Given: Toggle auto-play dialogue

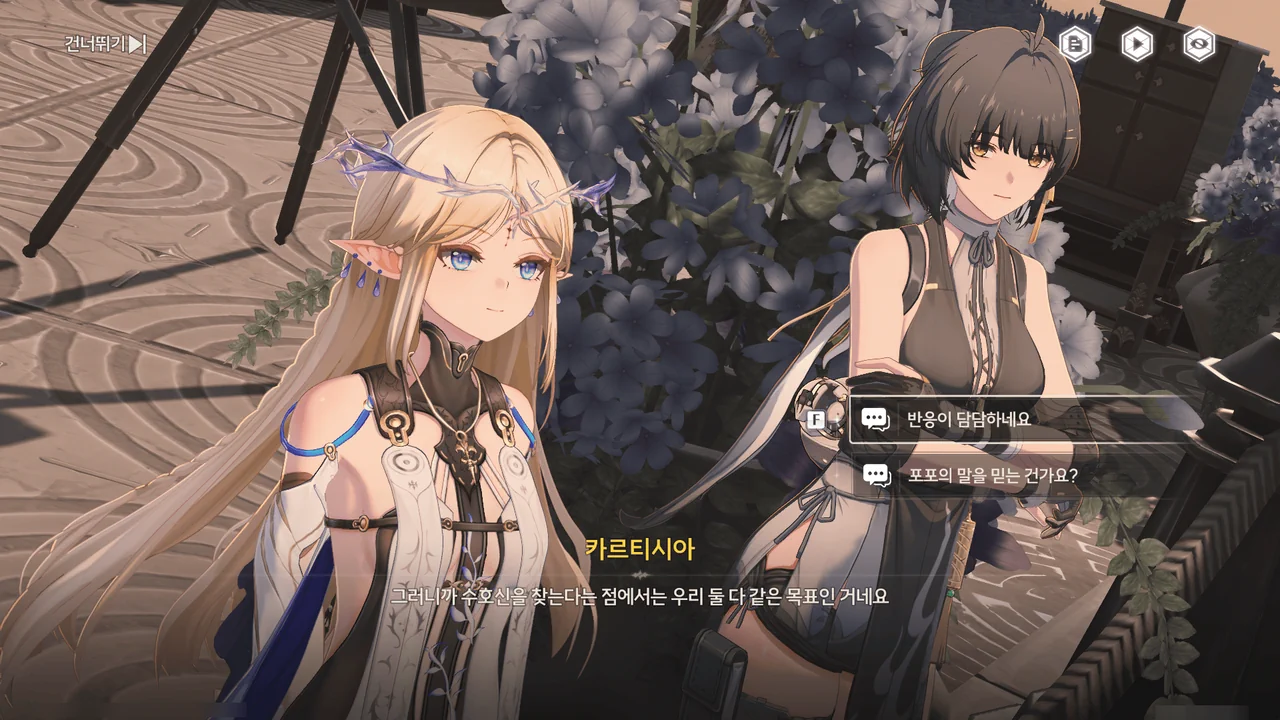Looking at the screenshot, I should point(1137,44).
